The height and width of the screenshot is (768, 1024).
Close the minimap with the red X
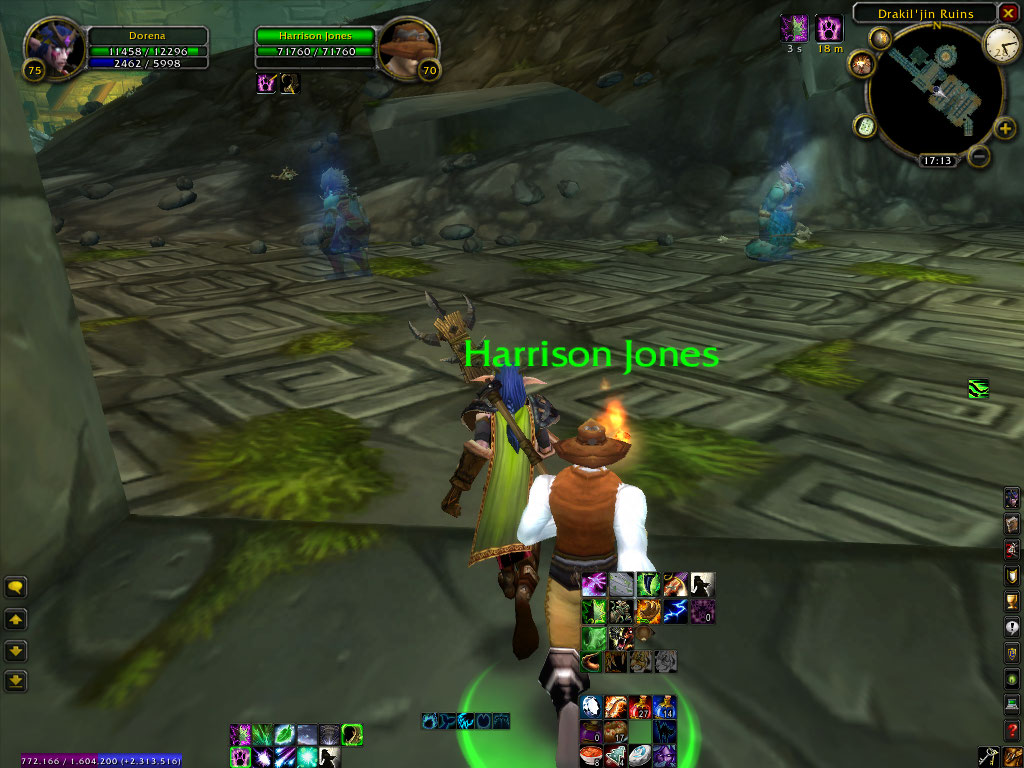1008,12
